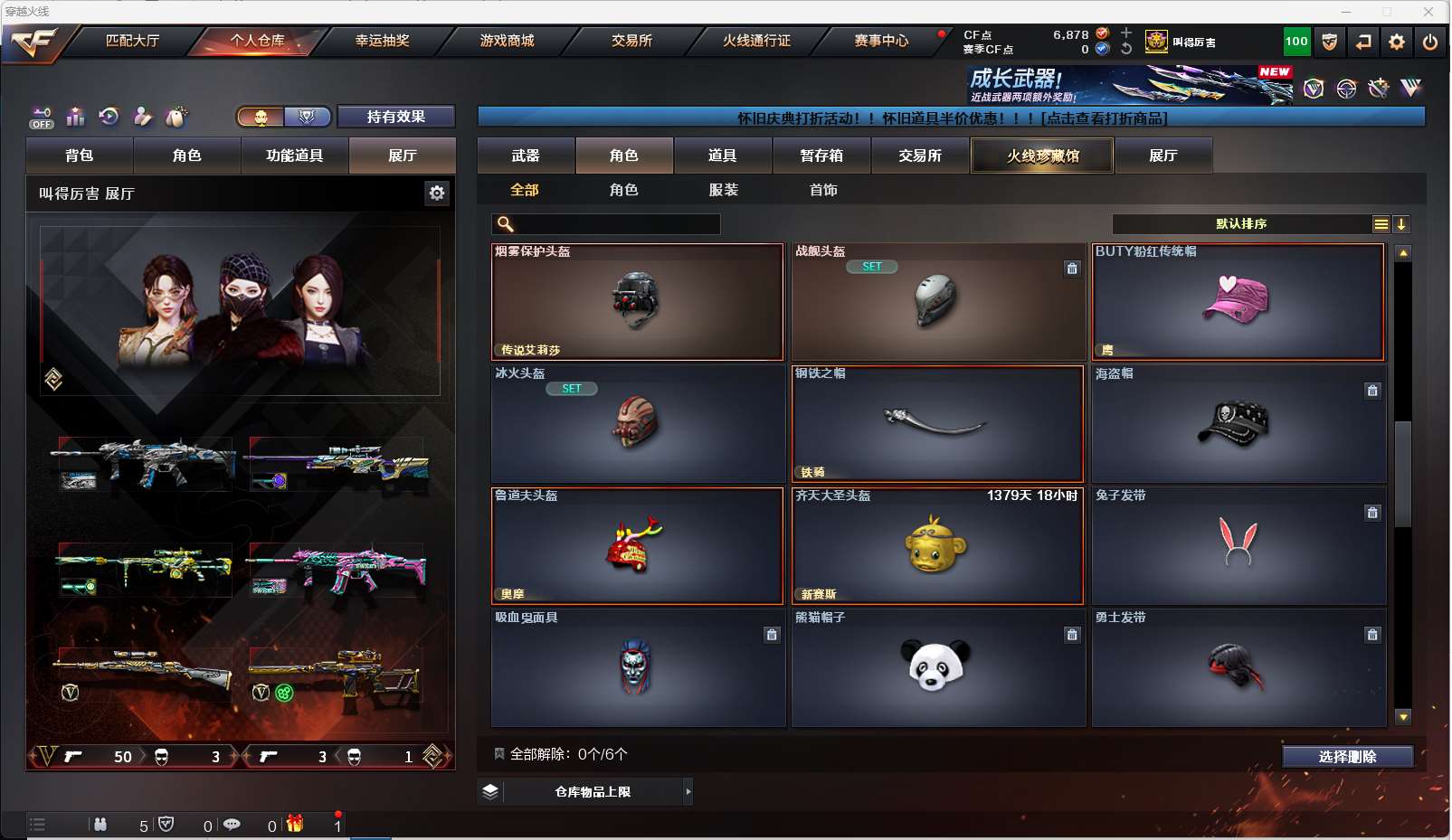This screenshot has height=840, width=1452.
Task: Select the 首饰 accessories filter
Action: coord(823,190)
